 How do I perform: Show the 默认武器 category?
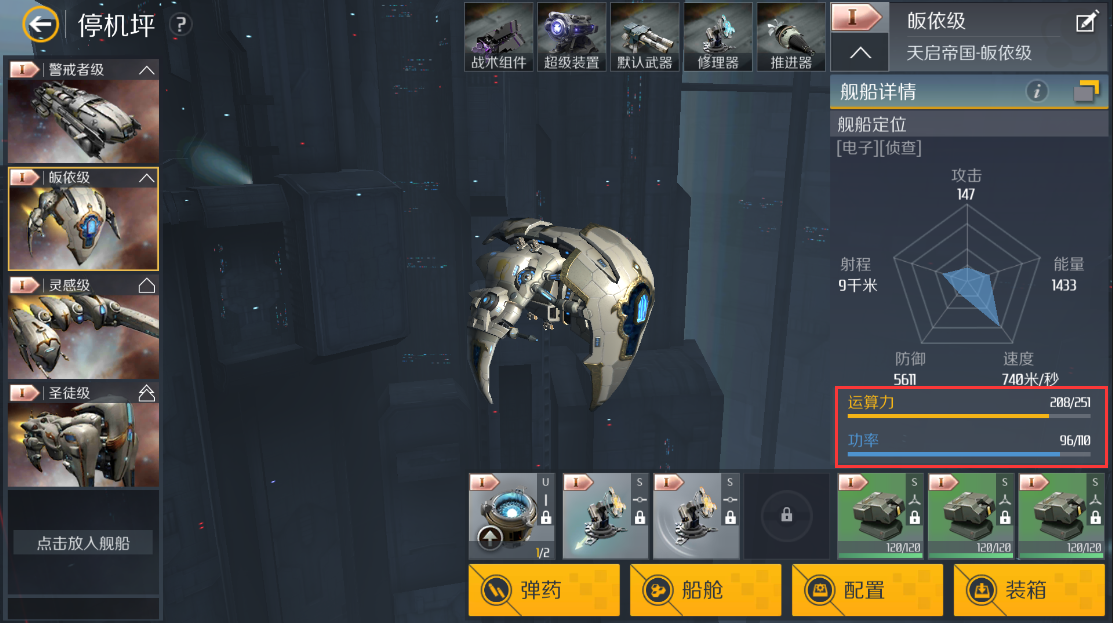[645, 37]
